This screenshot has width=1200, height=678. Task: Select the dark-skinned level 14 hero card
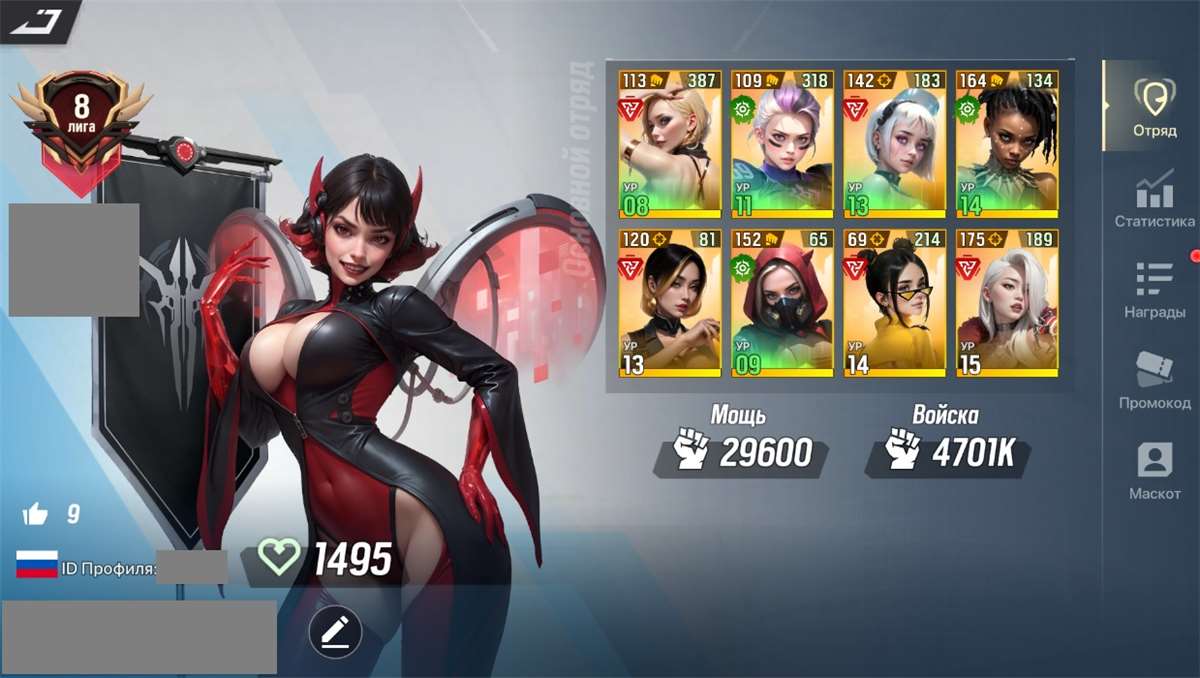[x=1006, y=144]
